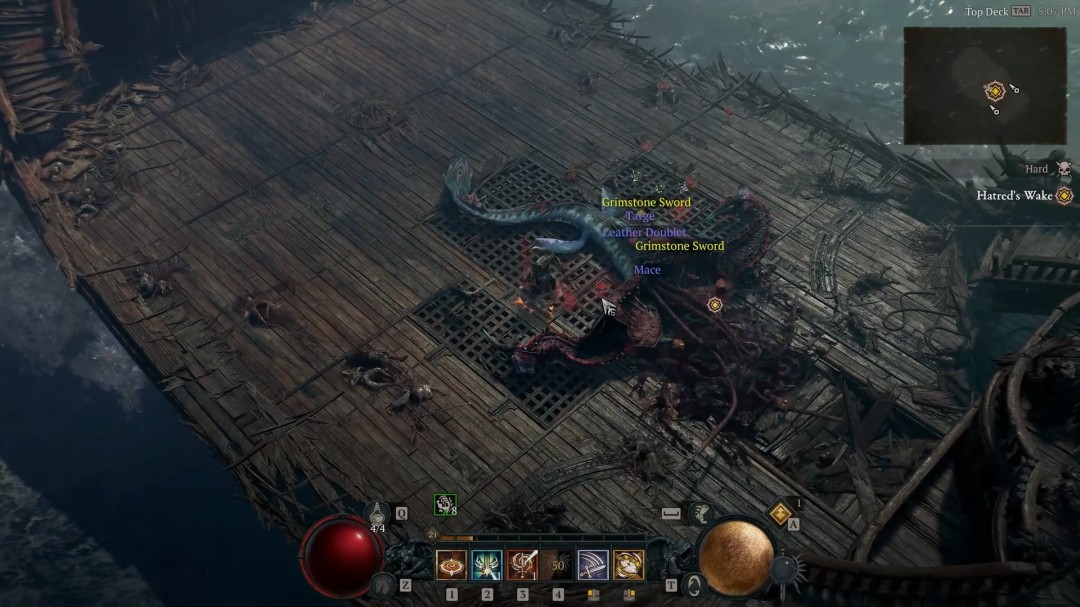Viewport: 1080px width, 607px height.
Task: Activate the red sword swirl skill
Action: (x=522, y=565)
